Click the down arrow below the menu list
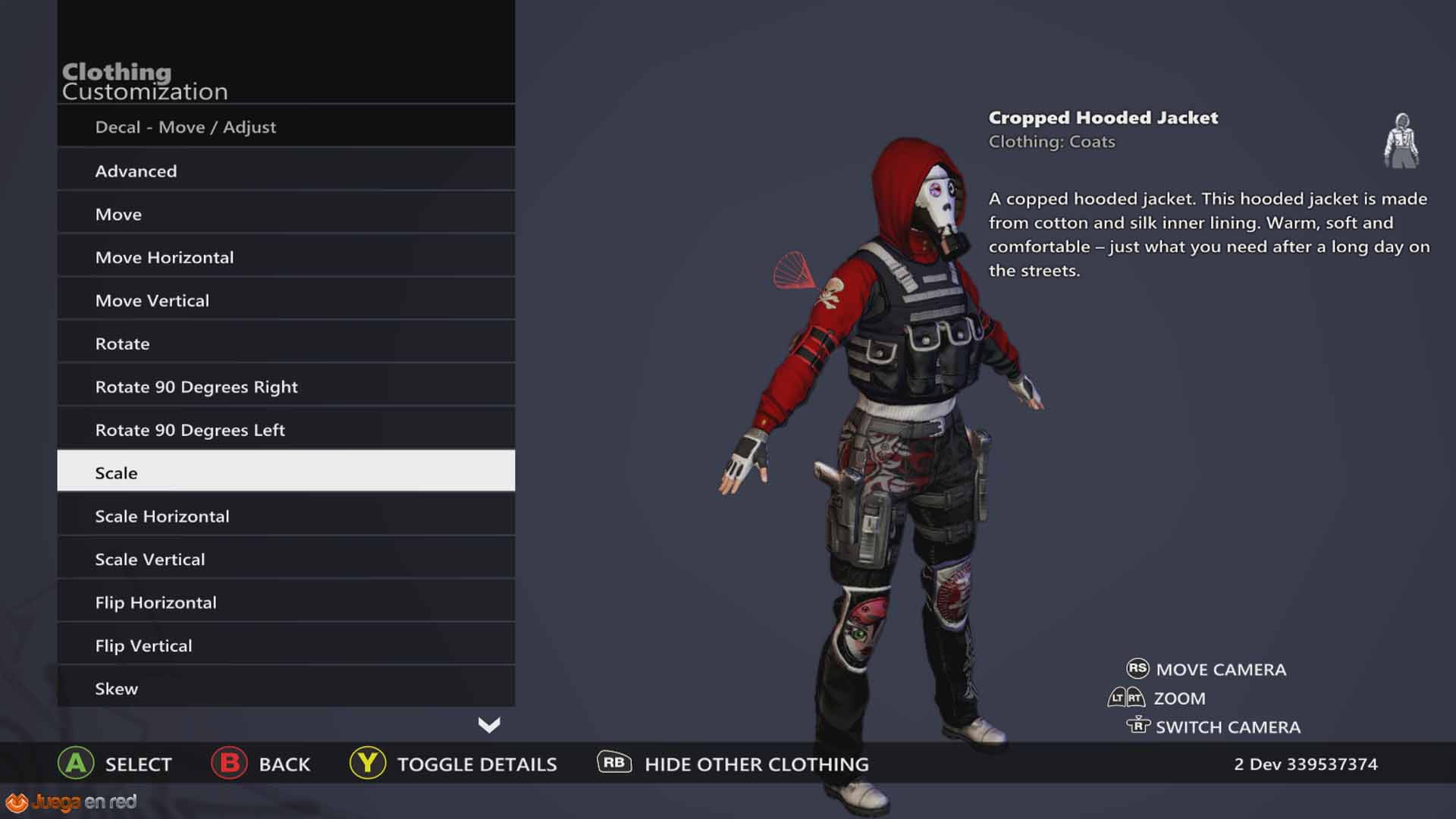The height and width of the screenshot is (819, 1456). coord(489,725)
